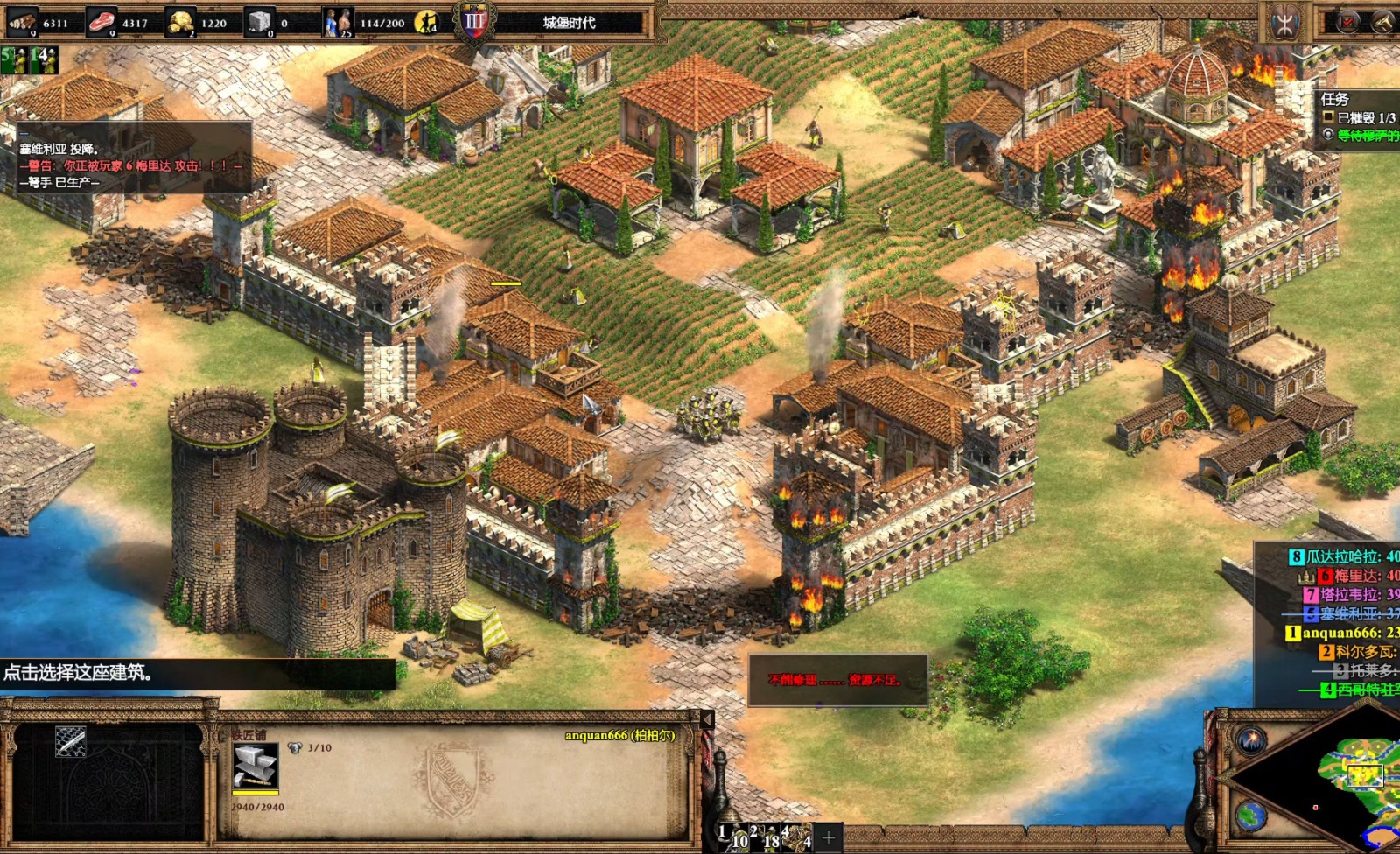
Task: Click the Blacksmith anvil portrait
Action: click(x=255, y=766)
